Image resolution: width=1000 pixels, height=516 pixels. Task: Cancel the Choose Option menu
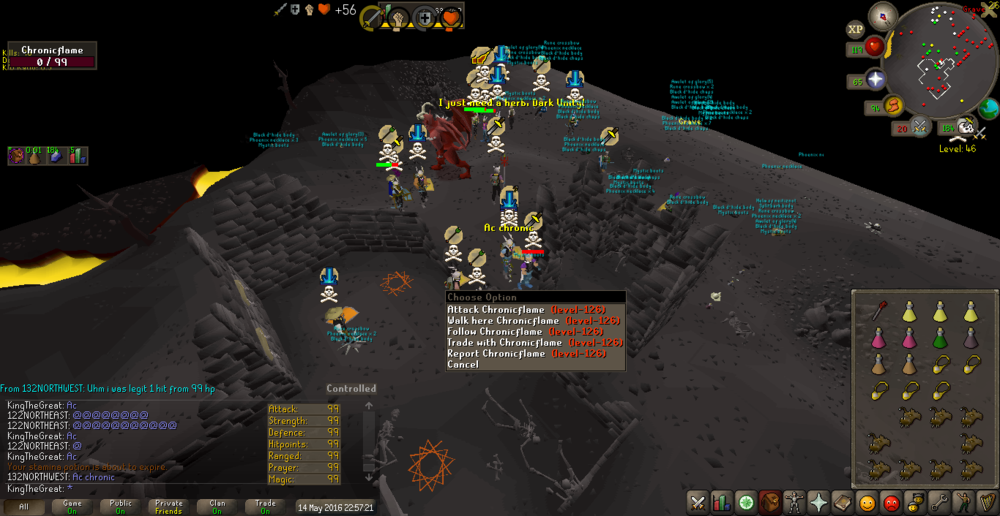463,364
